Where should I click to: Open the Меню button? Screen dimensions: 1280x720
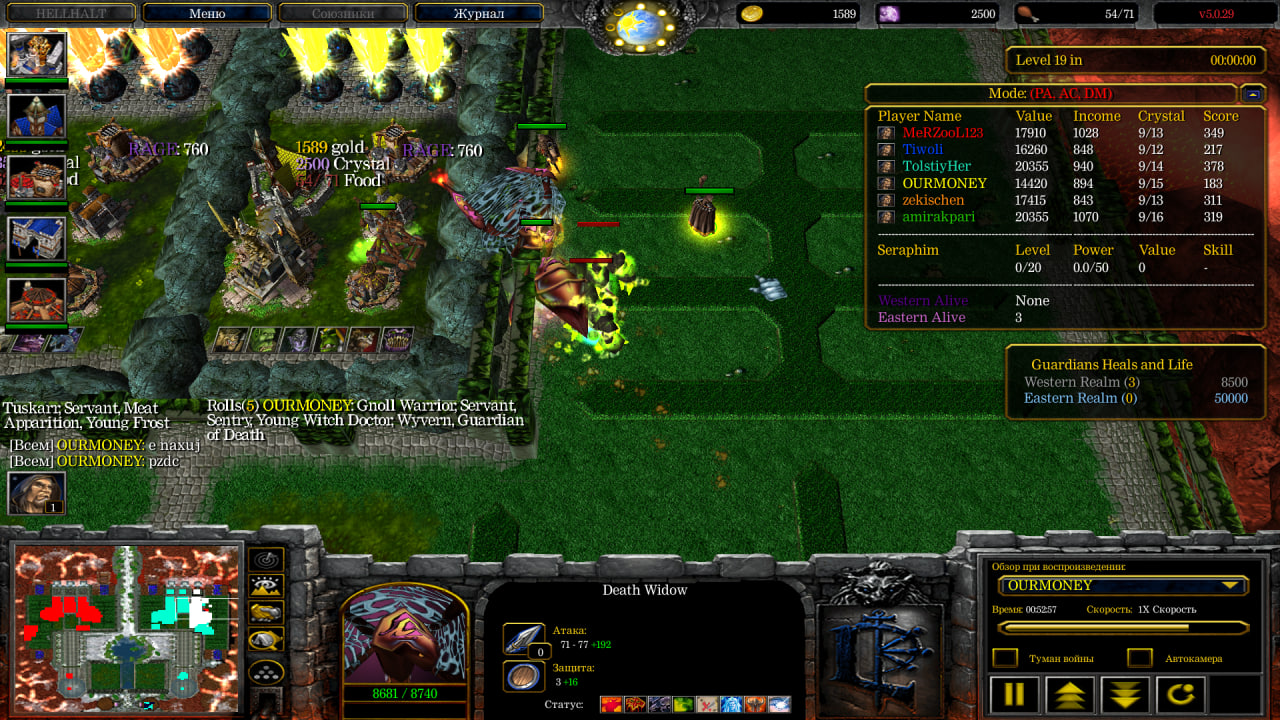[x=207, y=14]
